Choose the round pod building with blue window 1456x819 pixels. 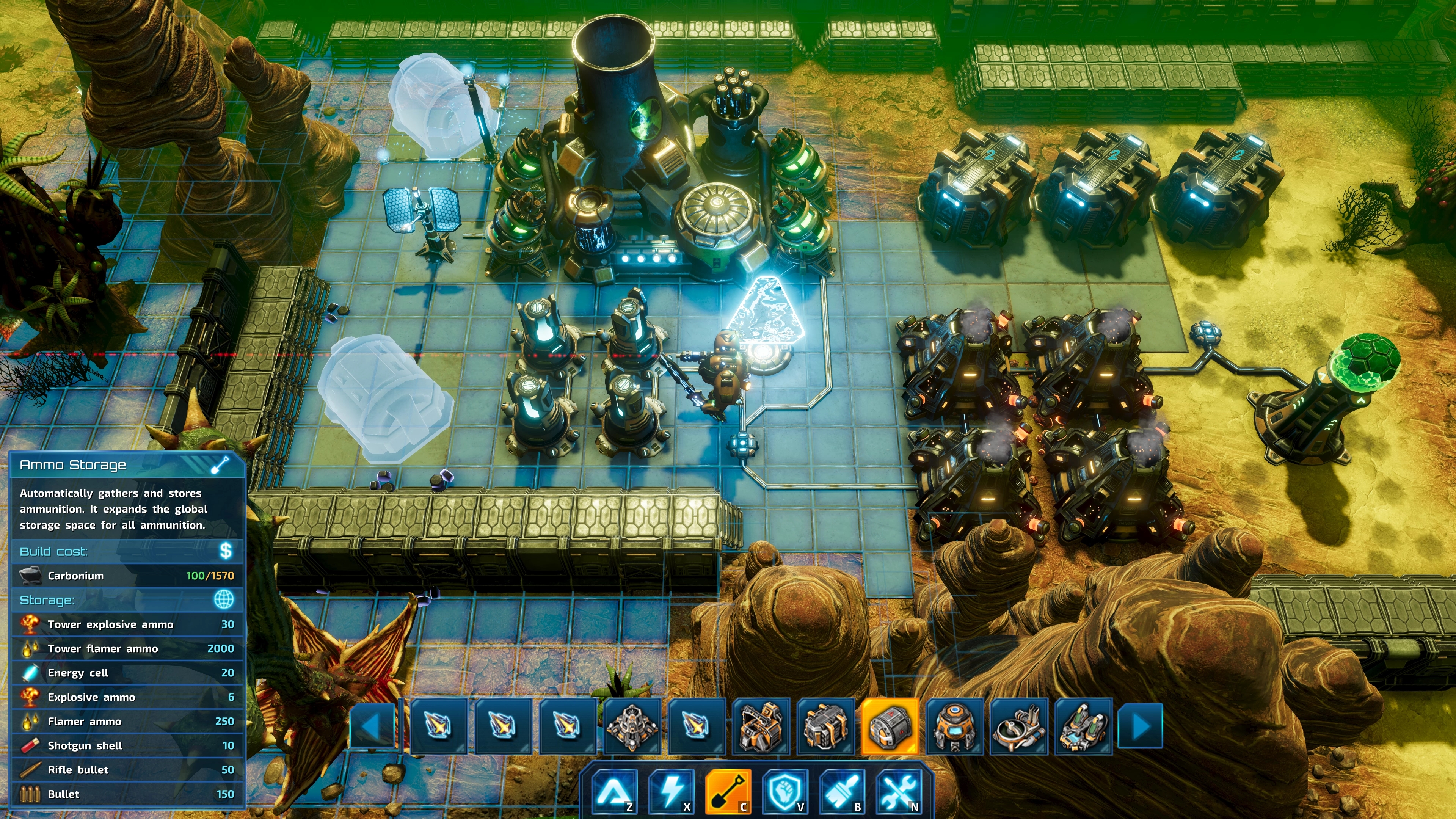click(954, 726)
